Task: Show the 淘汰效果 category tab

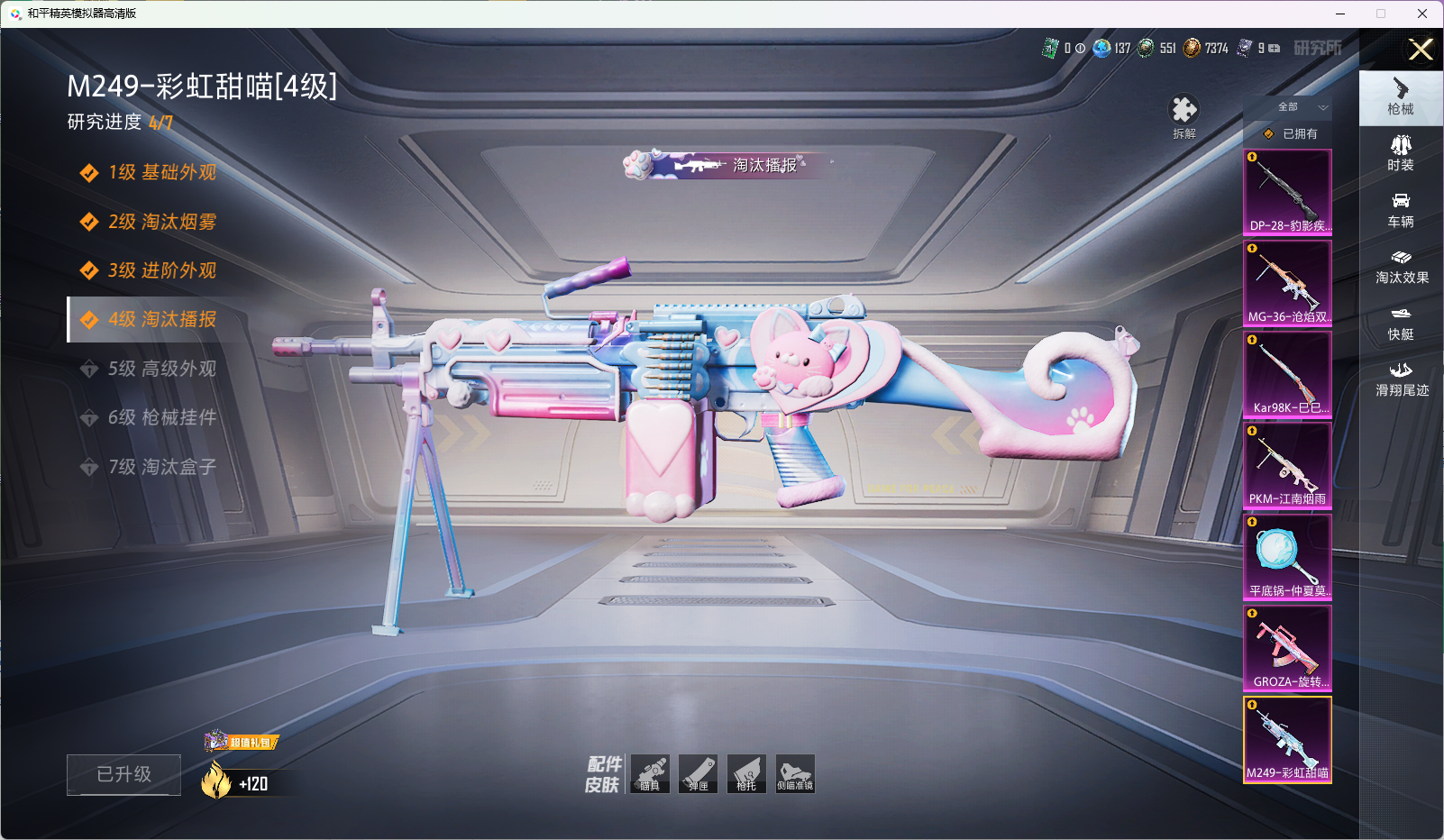Action: [x=1401, y=265]
